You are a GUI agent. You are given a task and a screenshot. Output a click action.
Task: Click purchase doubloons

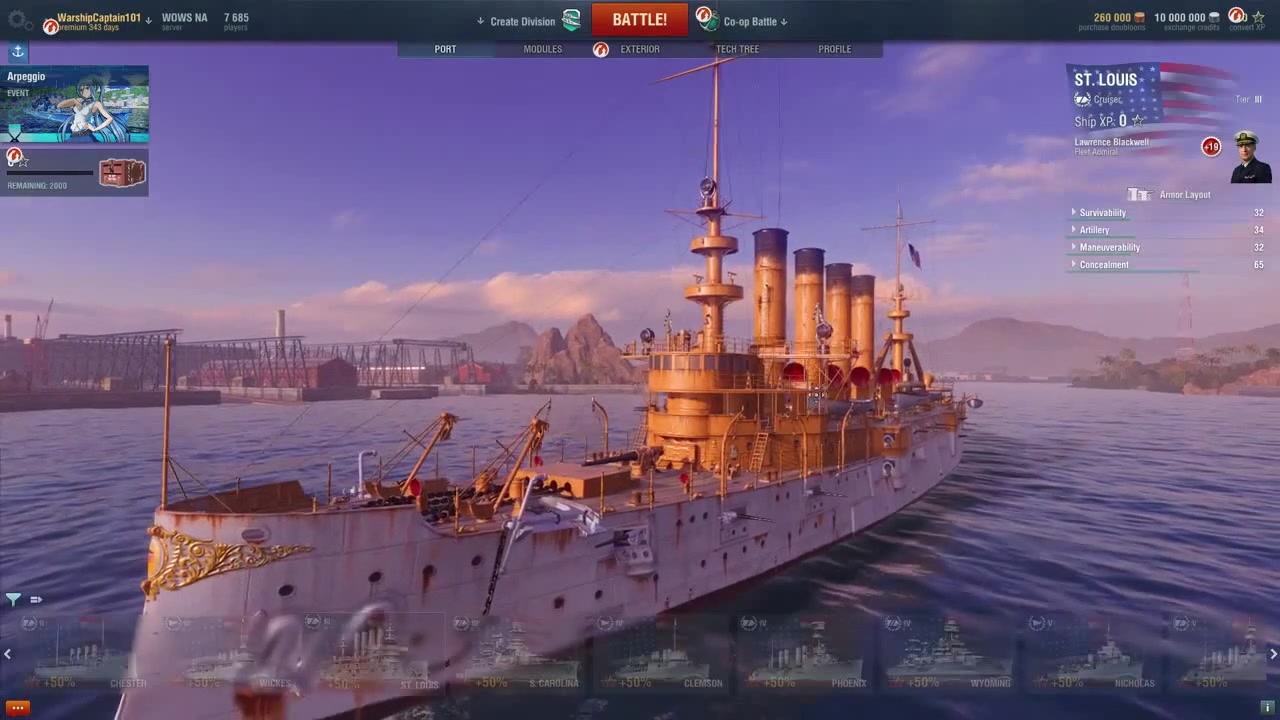1112,20
